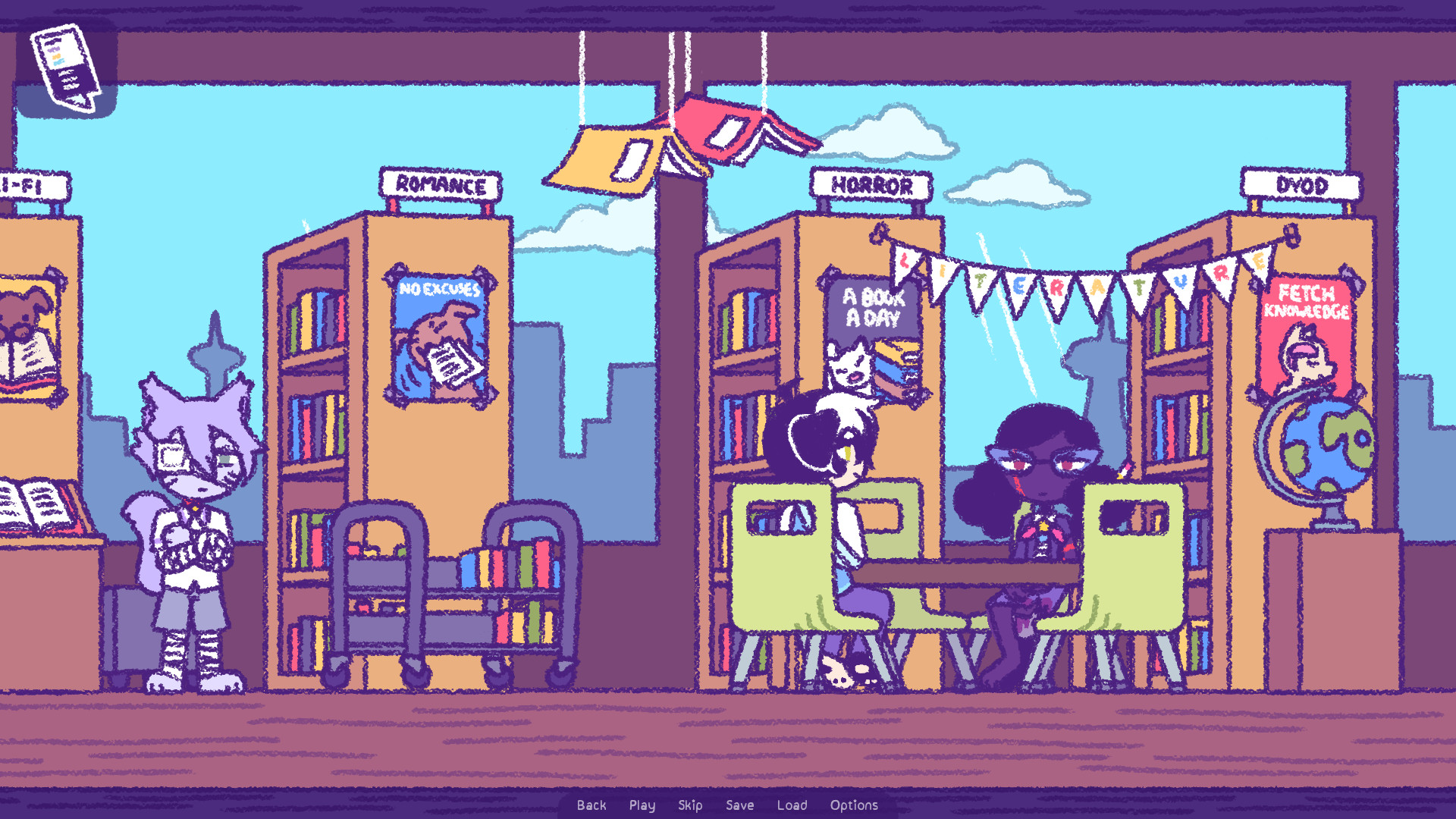Click Back to return to the previous screen

591,805
